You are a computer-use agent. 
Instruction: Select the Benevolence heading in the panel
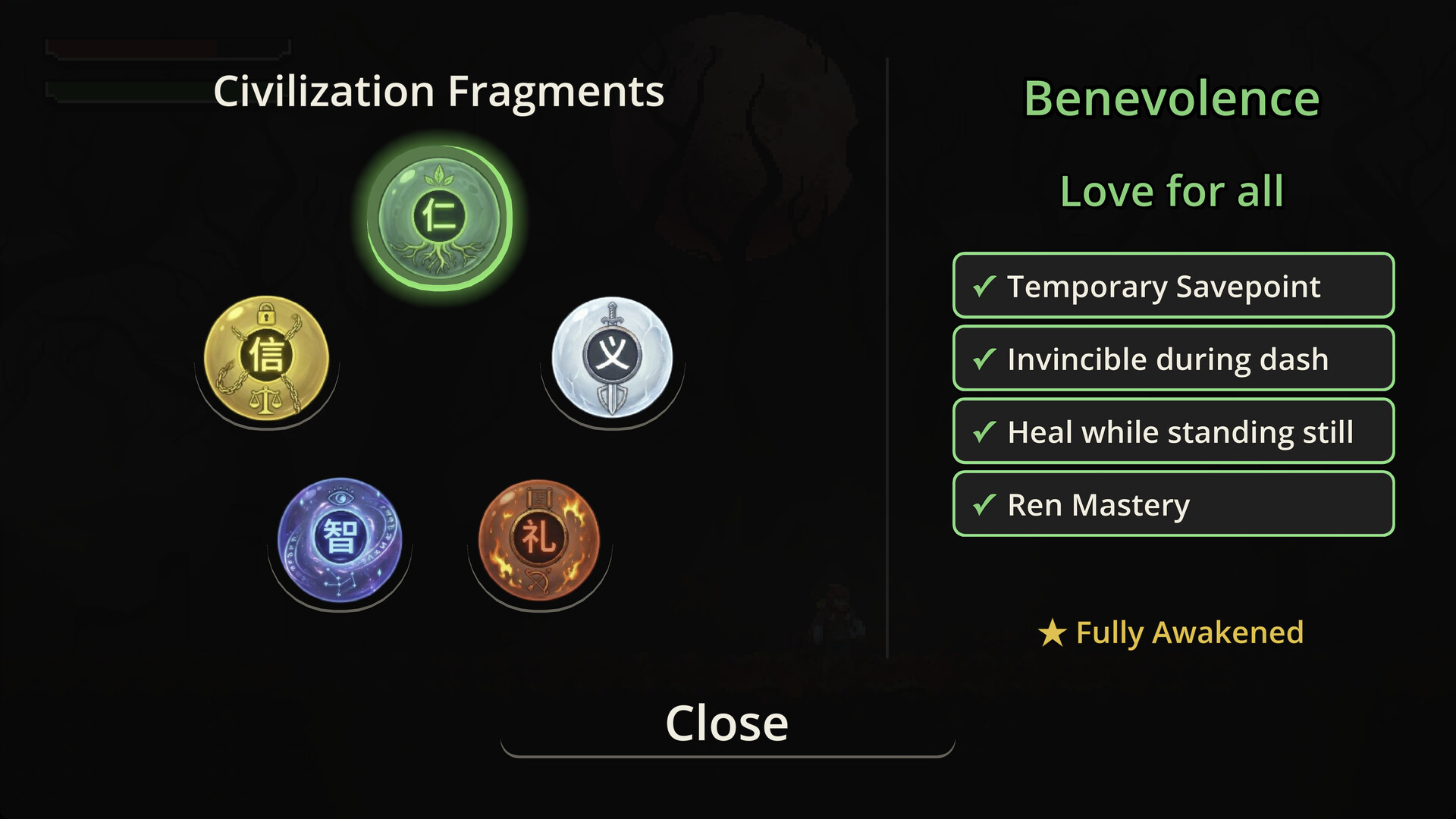coord(1172,97)
